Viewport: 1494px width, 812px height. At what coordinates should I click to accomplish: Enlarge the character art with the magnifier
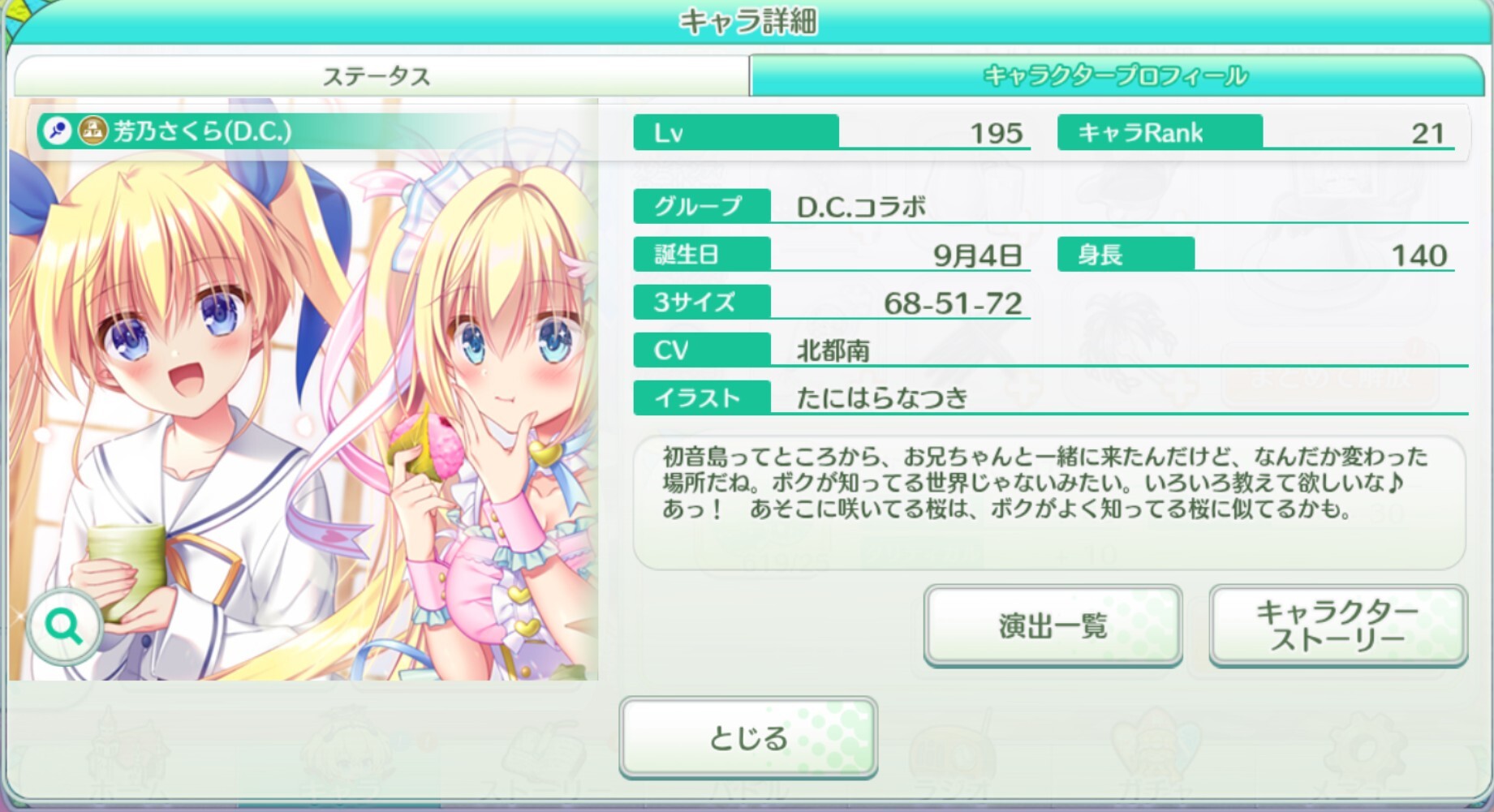[64, 626]
